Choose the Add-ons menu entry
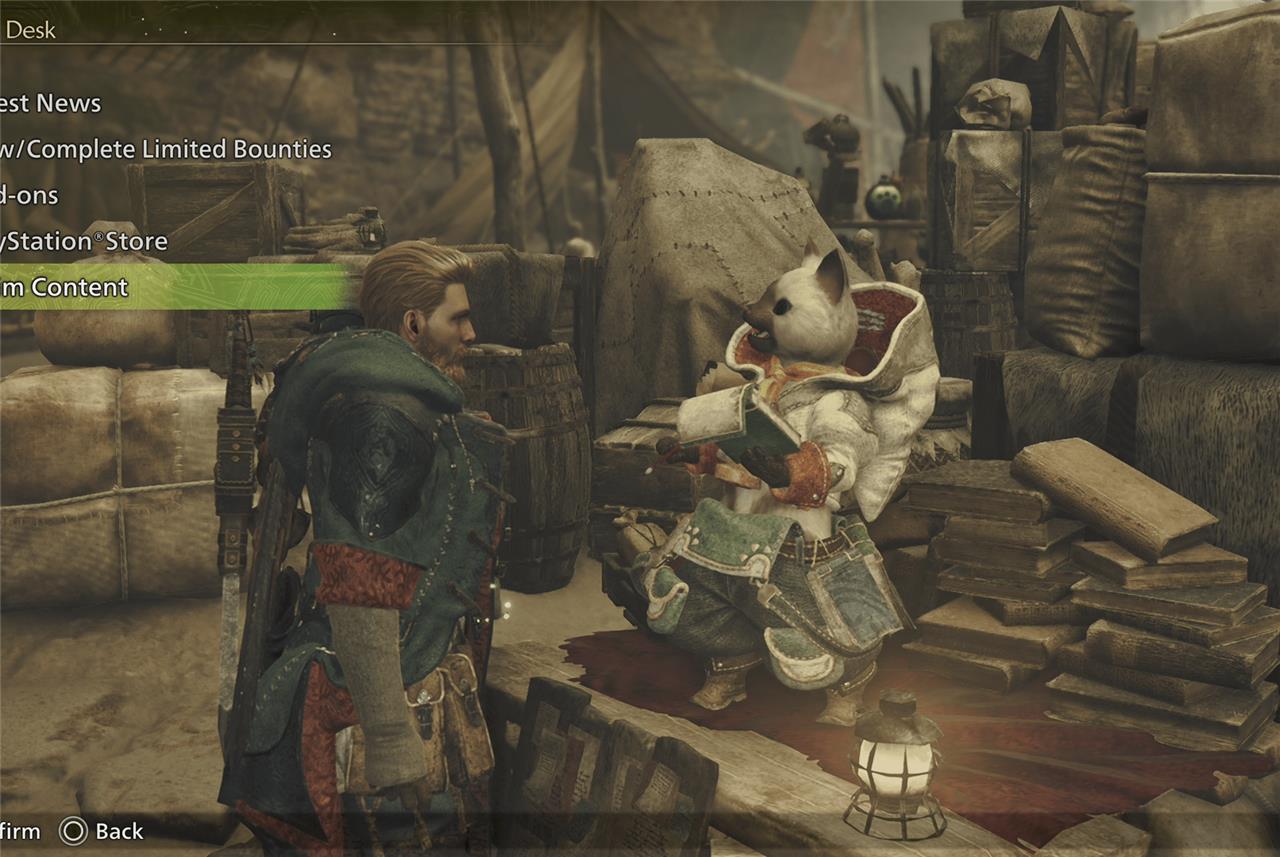This screenshot has width=1280, height=857. point(30,195)
